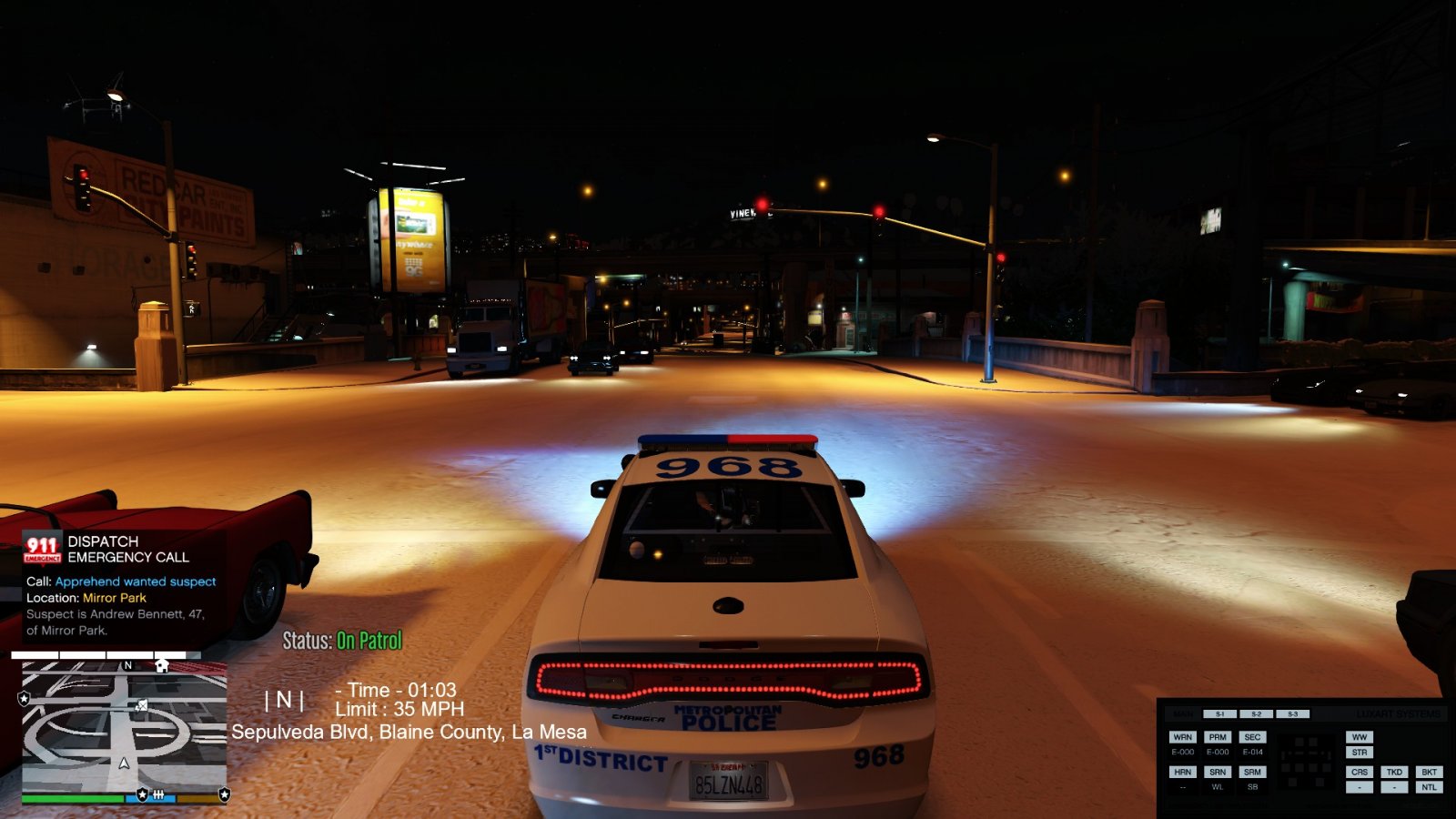Toggle the WW wig-wag button
The image size is (1456, 819).
click(1360, 737)
